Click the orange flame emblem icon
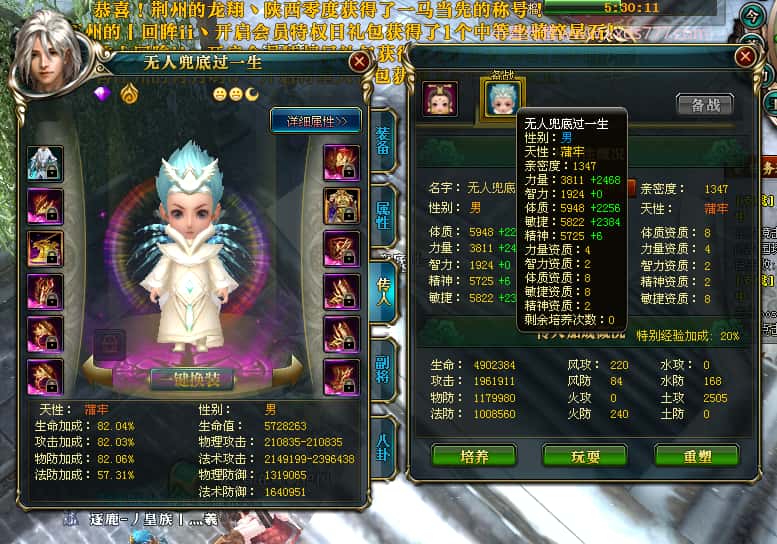777x544 pixels. click(129, 93)
